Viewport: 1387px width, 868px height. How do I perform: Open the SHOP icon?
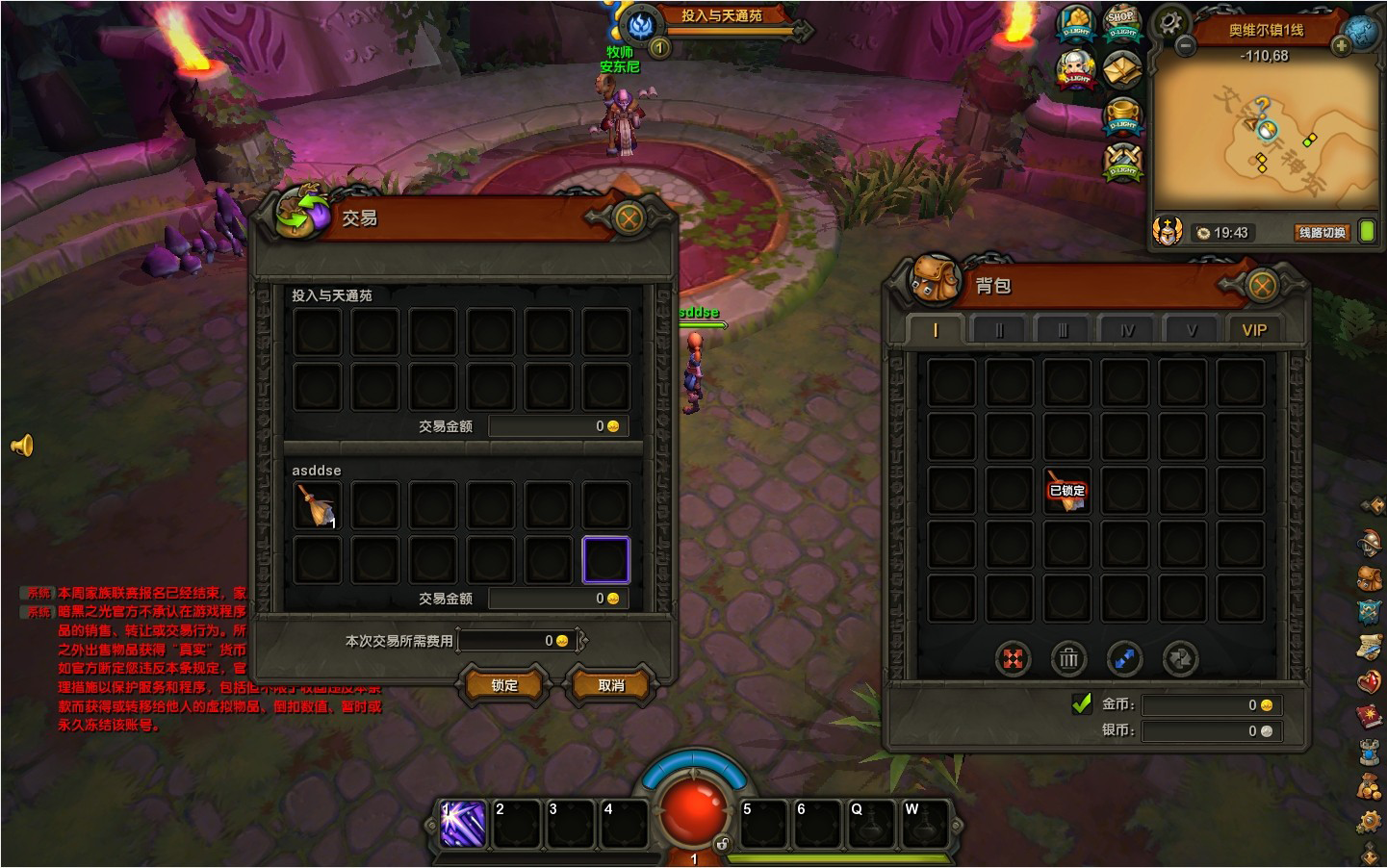click(x=1122, y=23)
